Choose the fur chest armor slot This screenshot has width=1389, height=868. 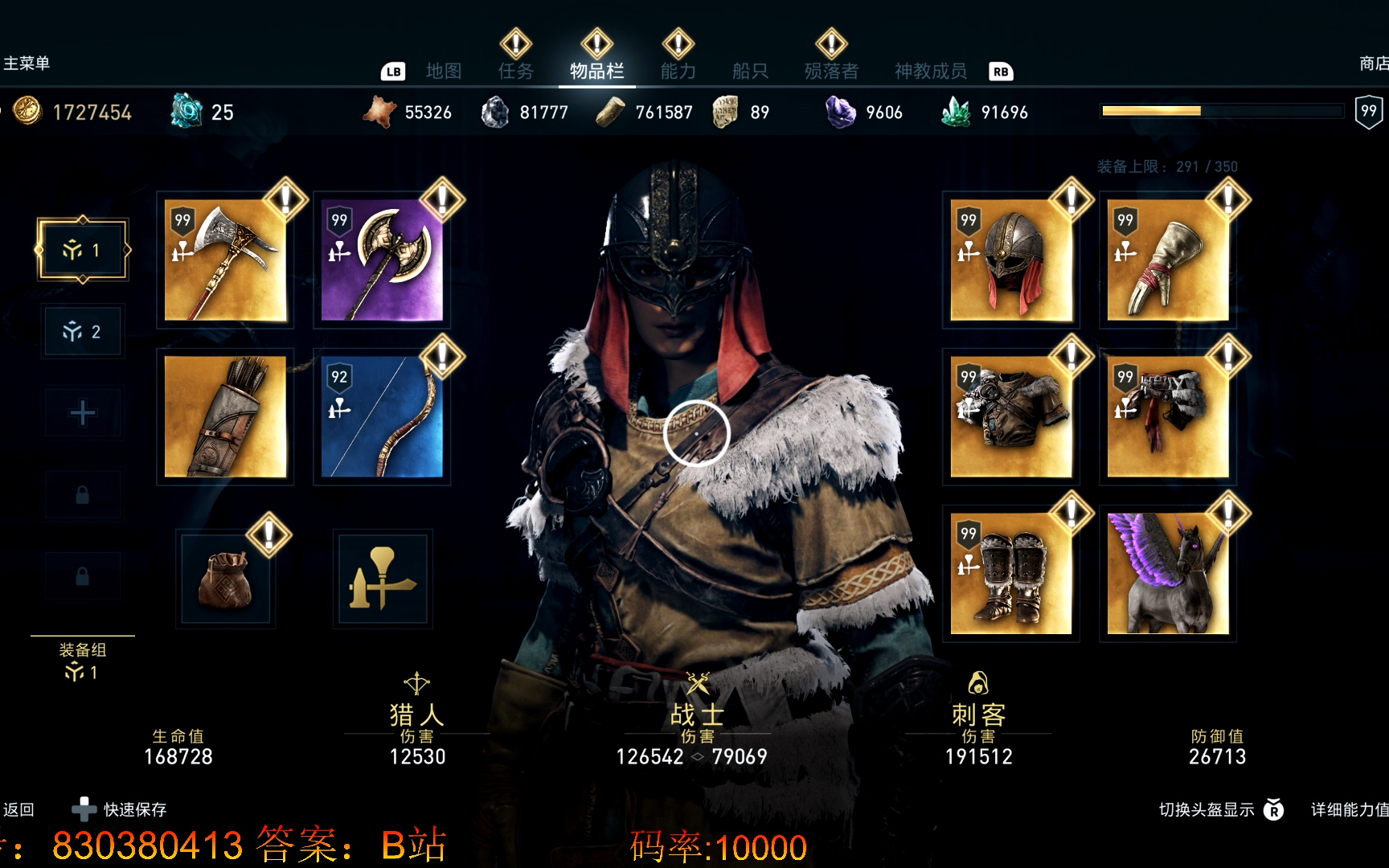1010,417
